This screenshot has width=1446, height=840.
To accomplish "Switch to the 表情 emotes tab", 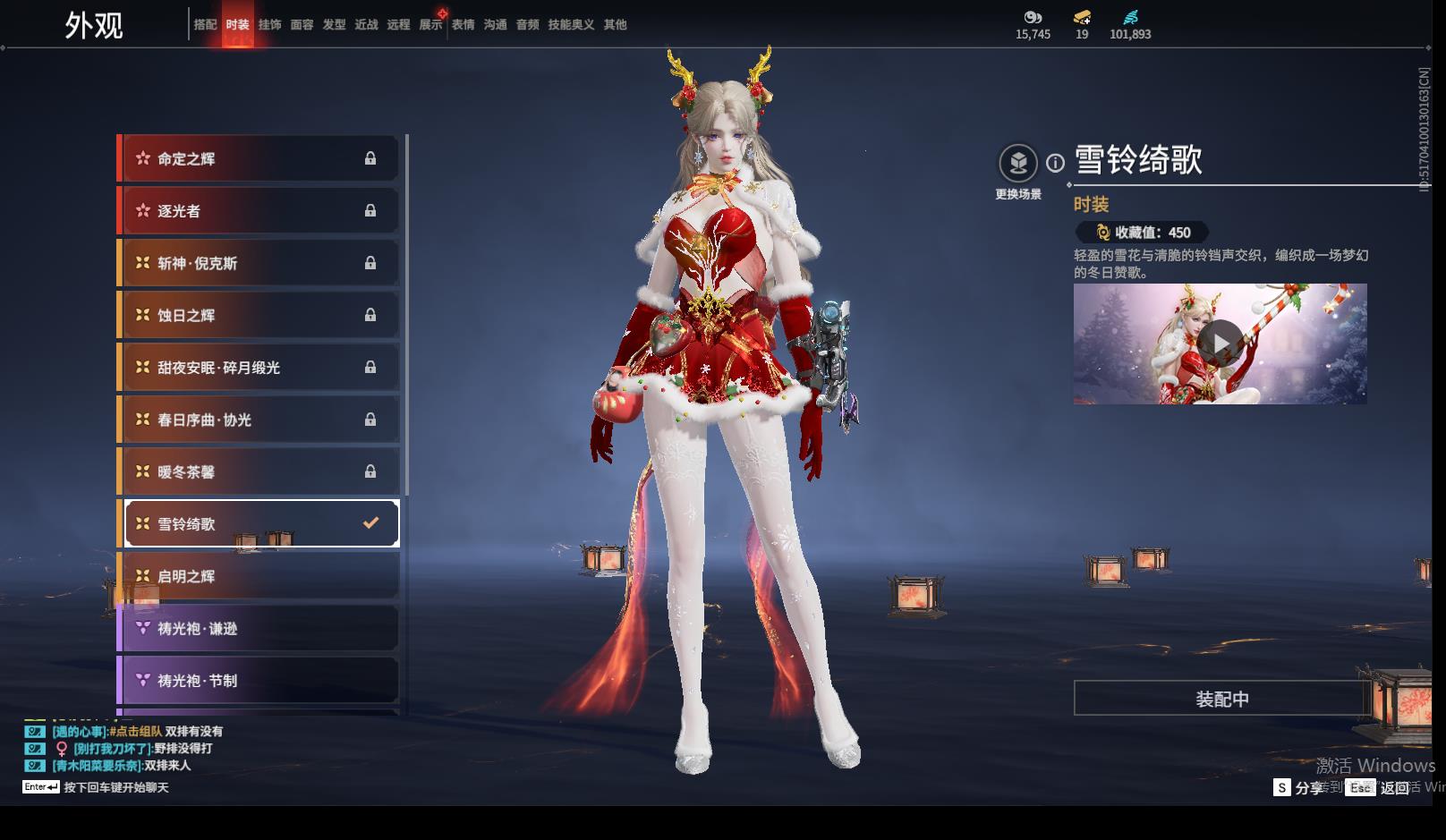I will 463,25.
